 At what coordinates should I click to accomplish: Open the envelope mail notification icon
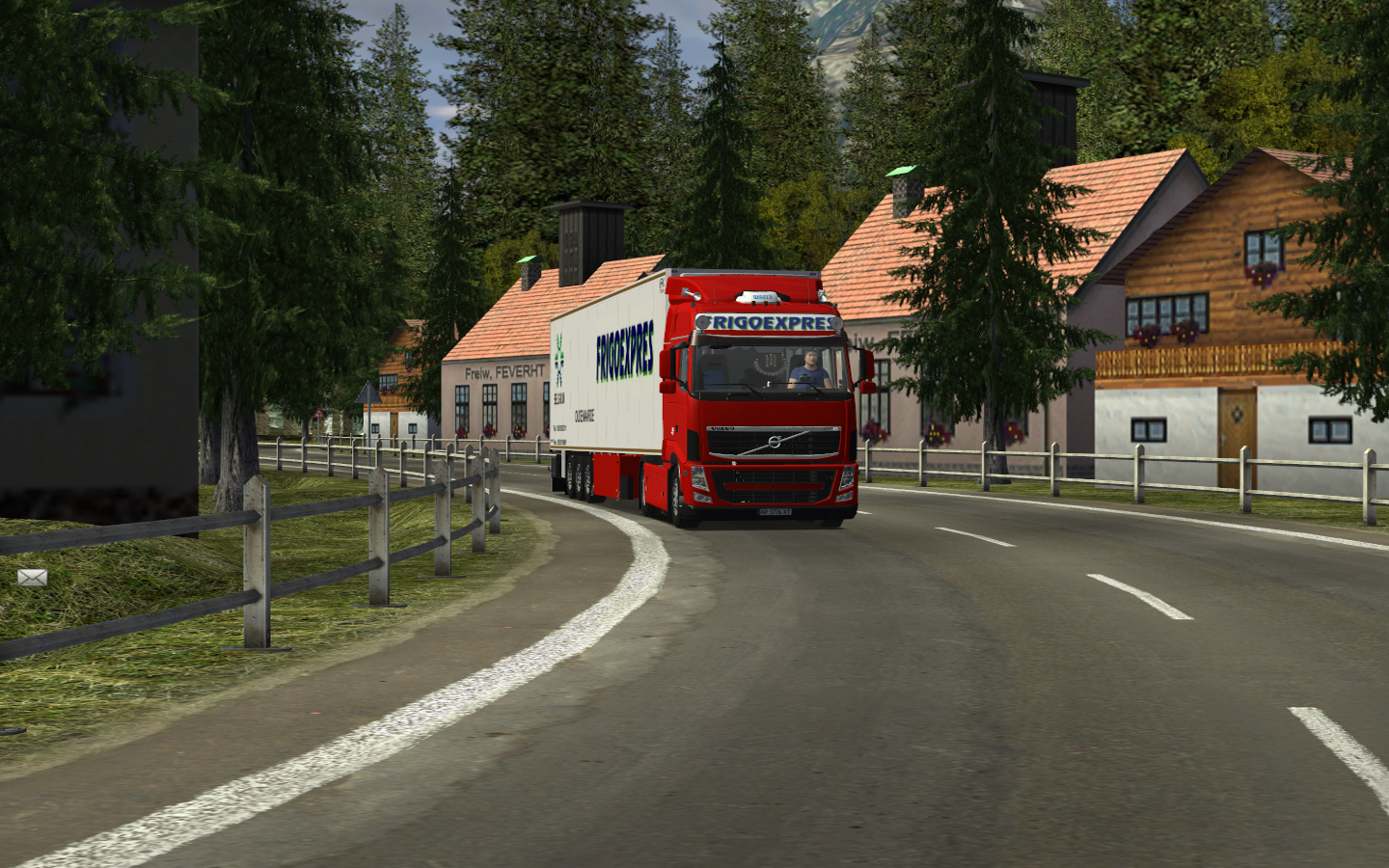[32, 577]
